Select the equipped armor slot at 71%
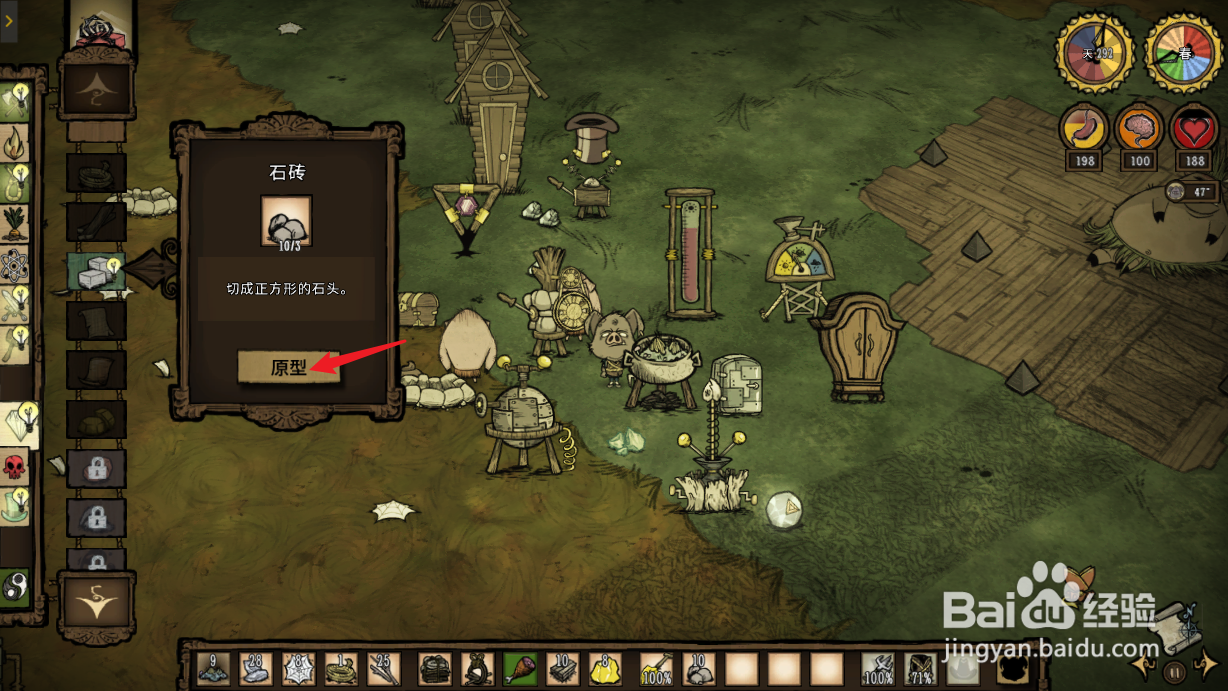This screenshot has height=691, width=1228. 920,668
